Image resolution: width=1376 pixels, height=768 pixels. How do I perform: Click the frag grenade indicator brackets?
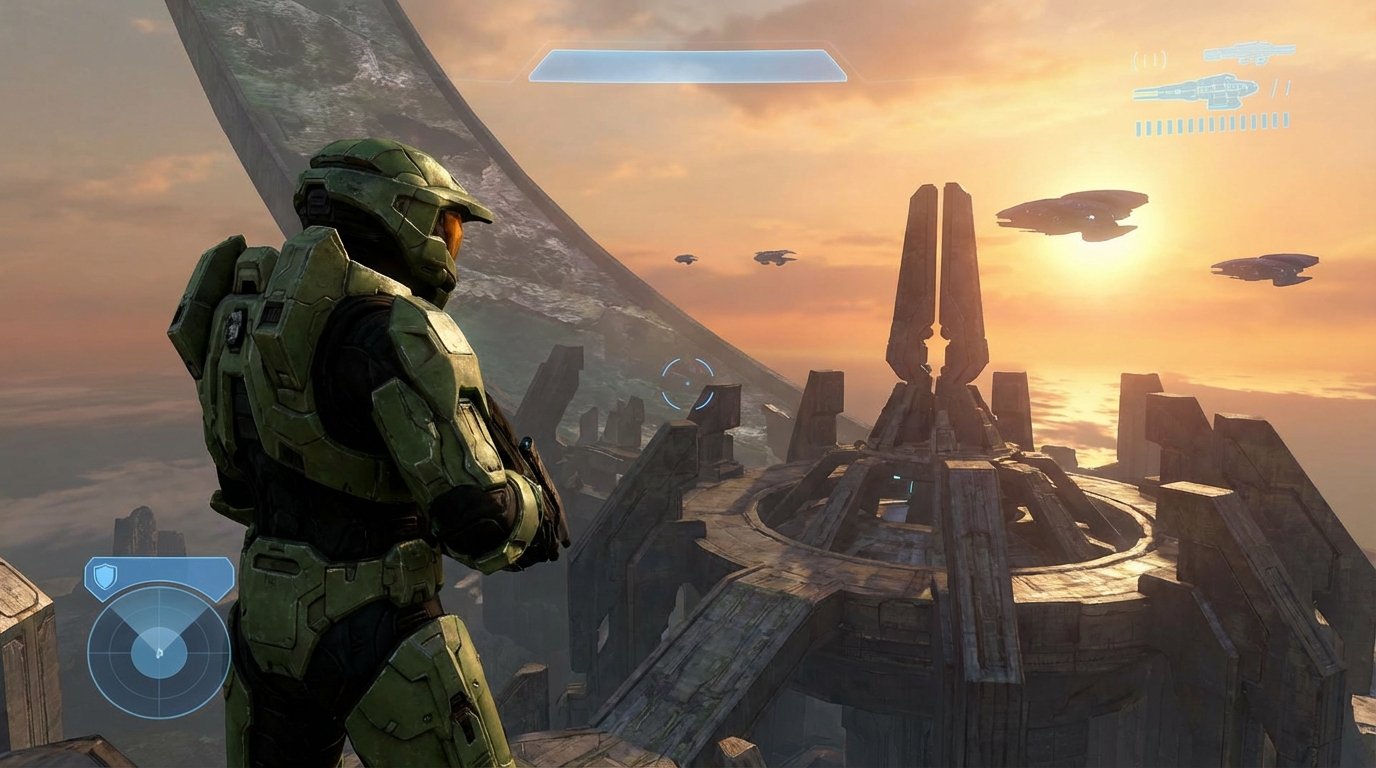1150,59
